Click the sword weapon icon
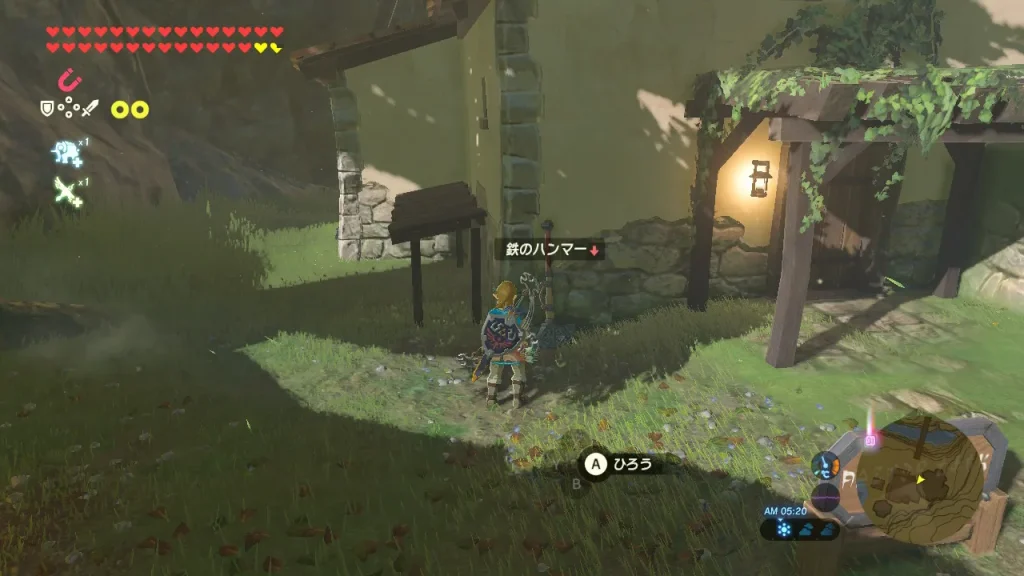This screenshot has width=1024, height=576. 91,108
